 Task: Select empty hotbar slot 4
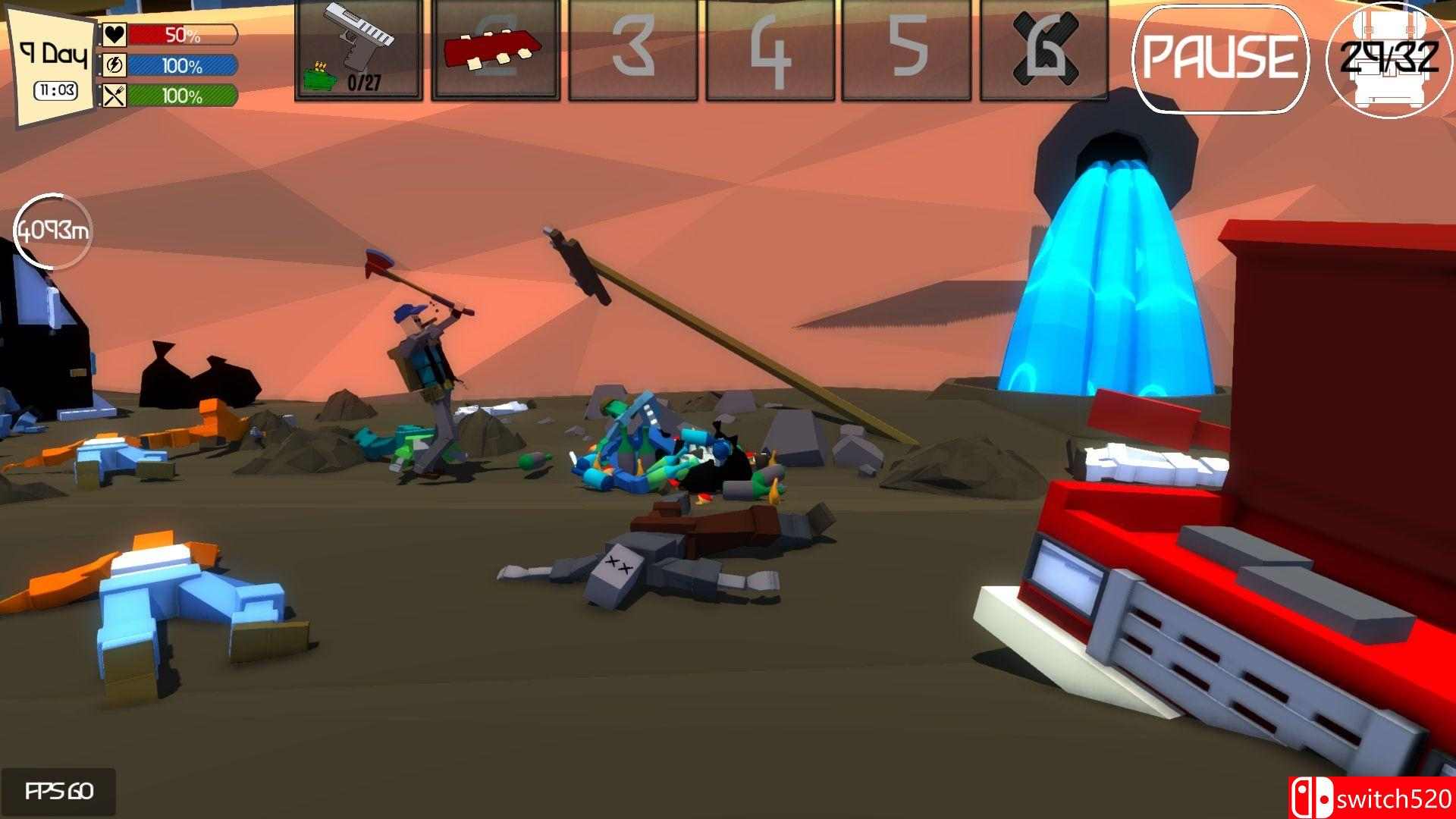tap(770, 50)
